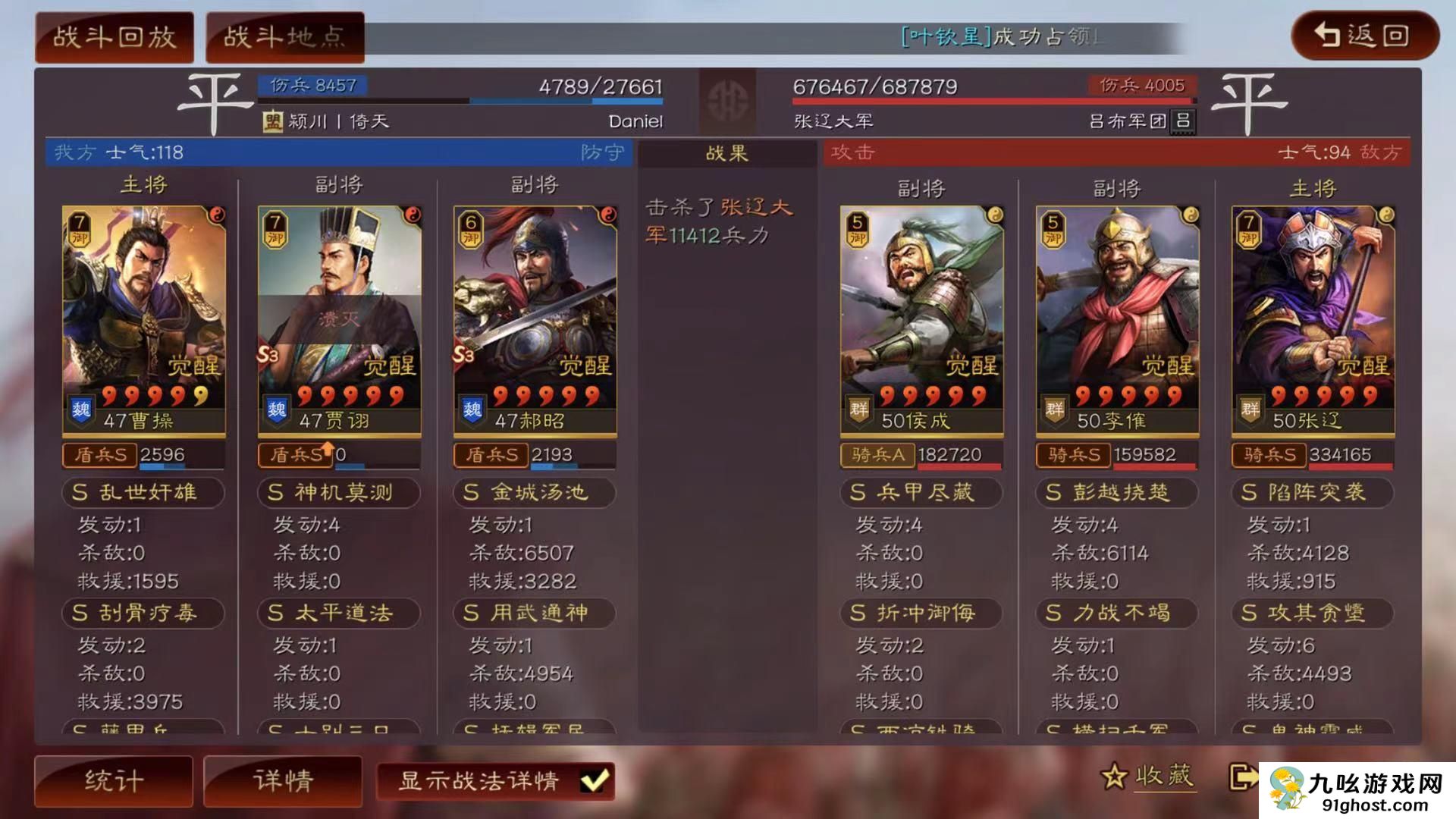Add this battle report to 收藏
This screenshot has width=1456, height=819.
pyautogui.click(x=1148, y=777)
